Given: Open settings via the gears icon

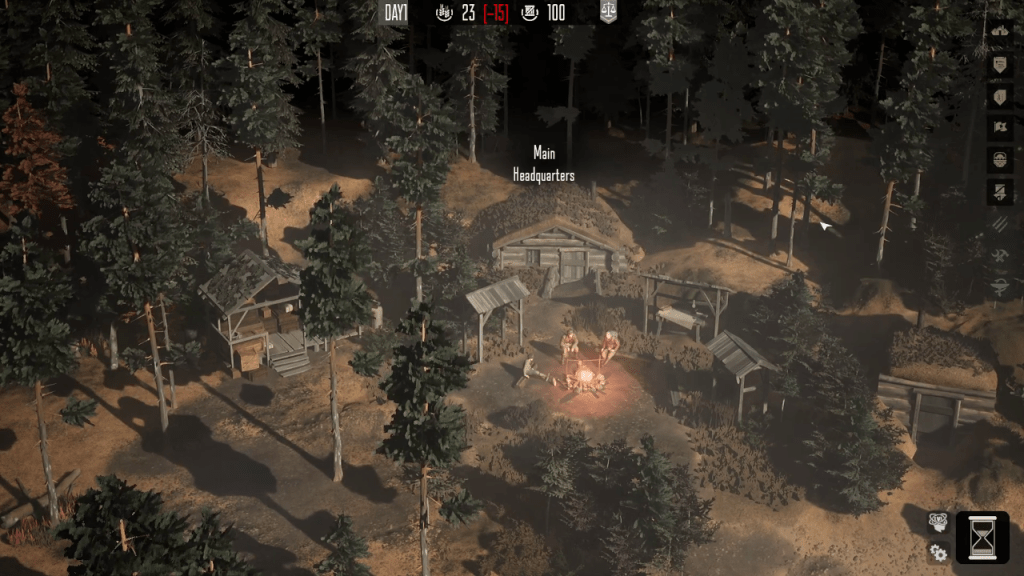Looking at the screenshot, I should click(938, 551).
